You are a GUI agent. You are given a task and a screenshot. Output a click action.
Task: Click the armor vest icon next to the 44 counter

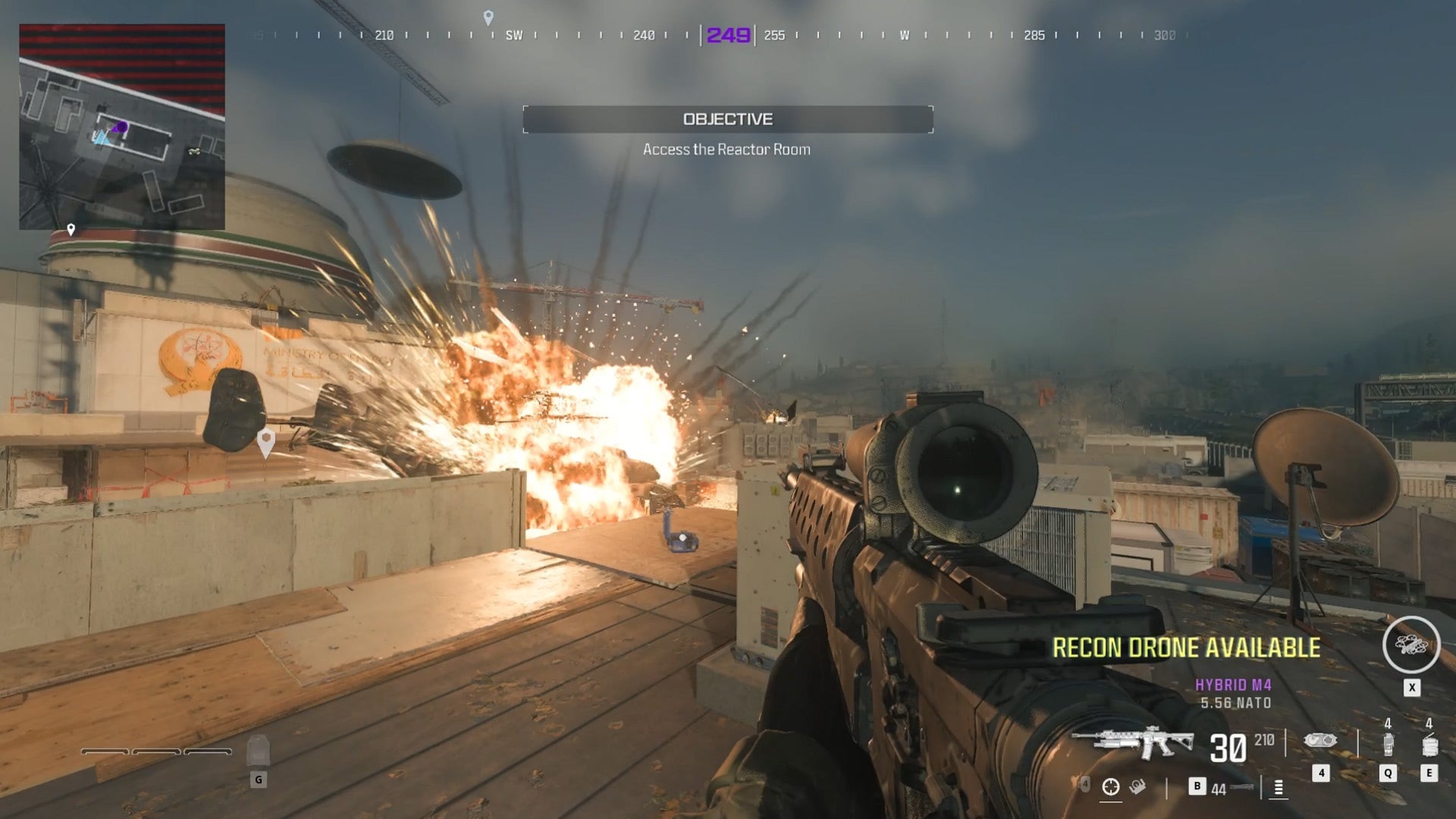point(1241,787)
